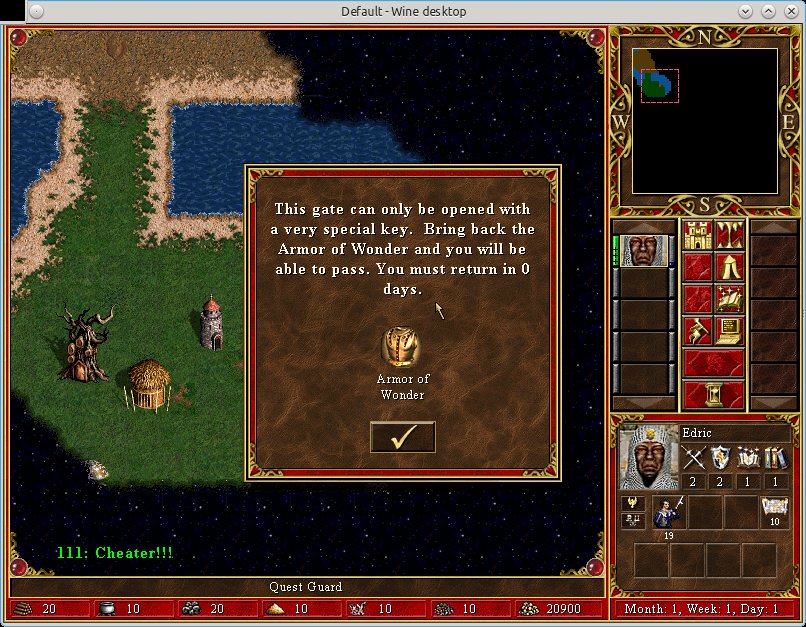The width and height of the screenshot is (806, 627).
Task: Click the shield defense skill icon
Action: (722, 458)
